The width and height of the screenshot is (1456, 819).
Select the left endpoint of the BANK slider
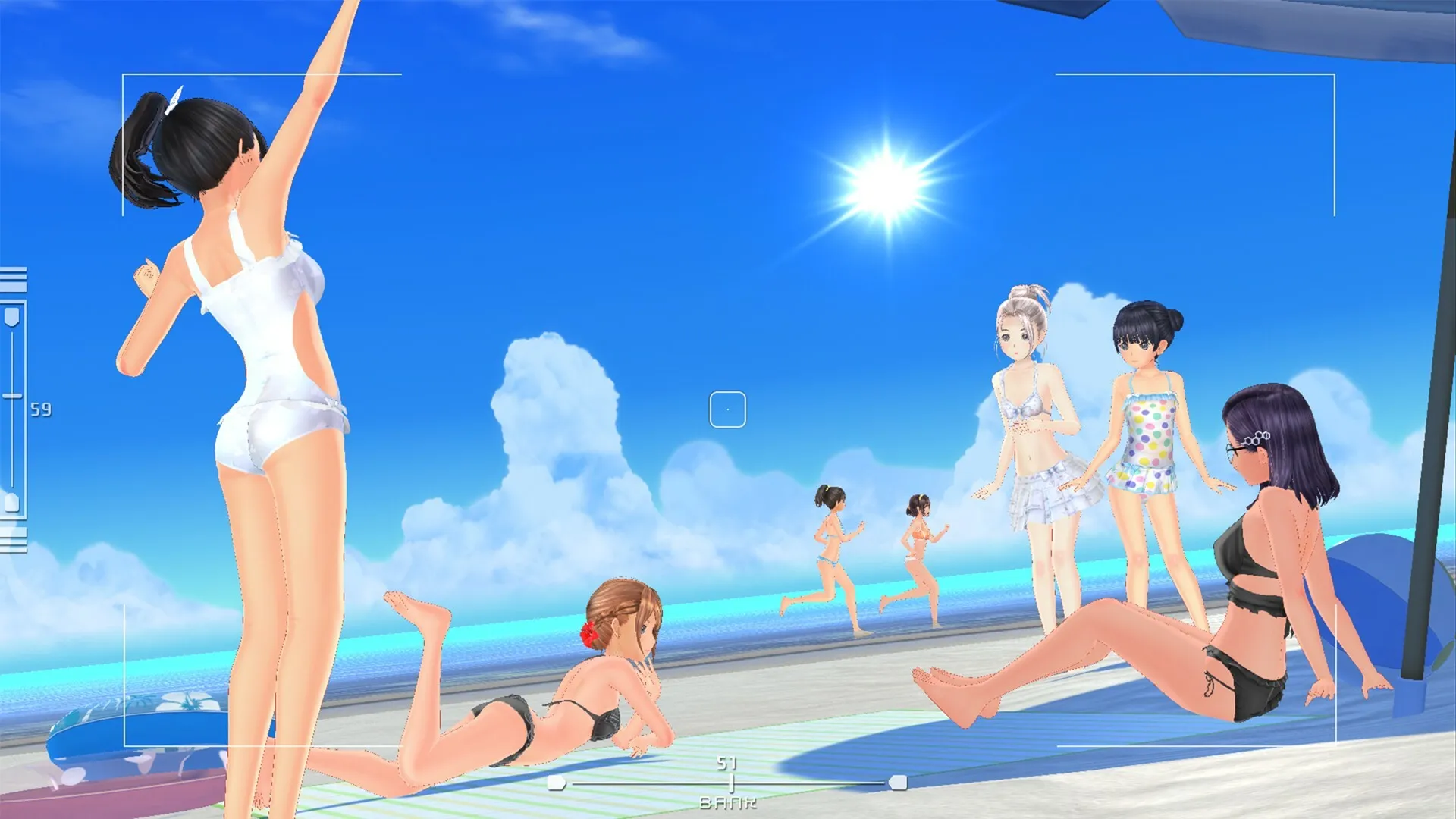click(x=556, y=783)
